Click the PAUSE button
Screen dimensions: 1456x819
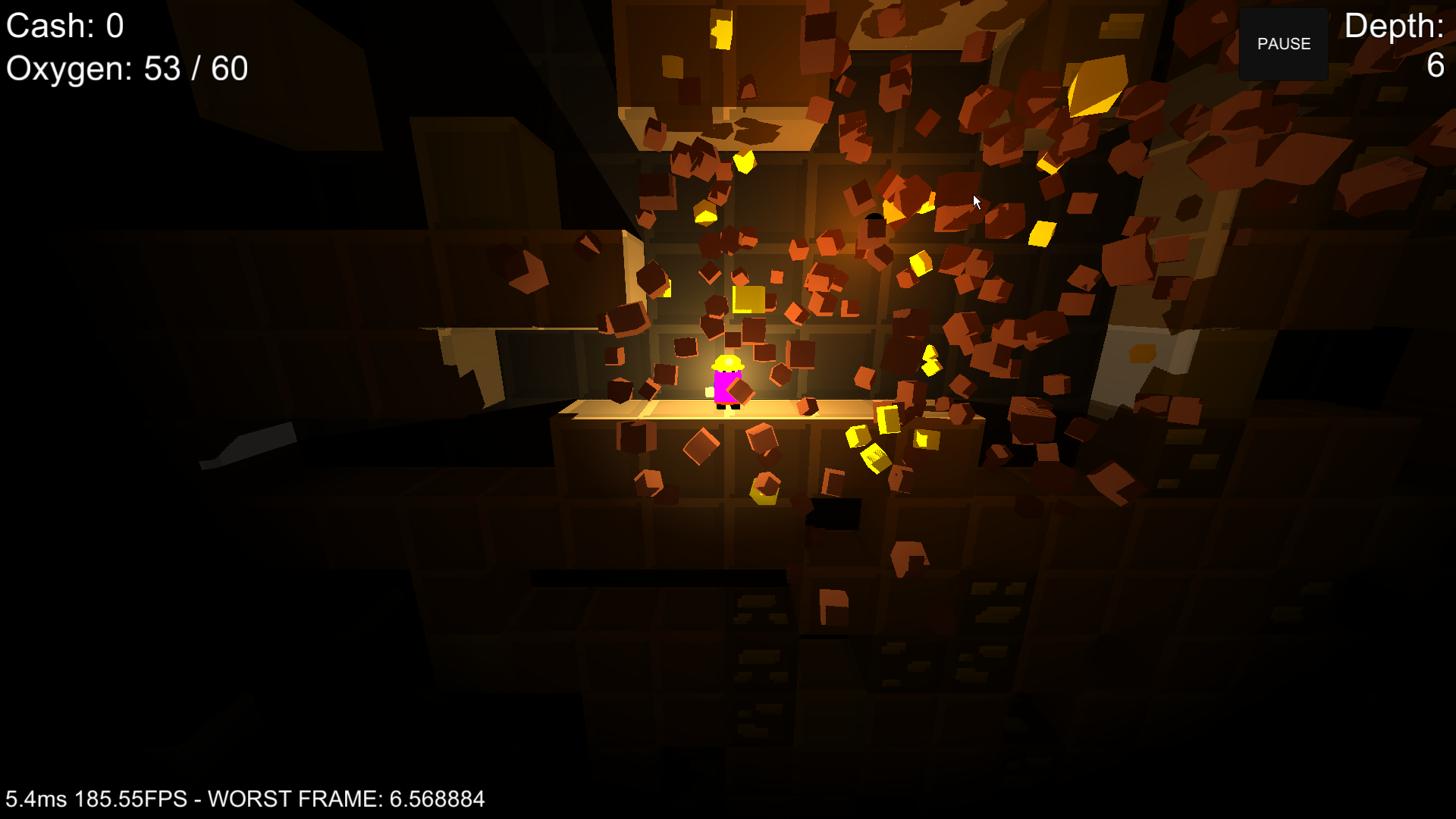tap(1283, 44)
